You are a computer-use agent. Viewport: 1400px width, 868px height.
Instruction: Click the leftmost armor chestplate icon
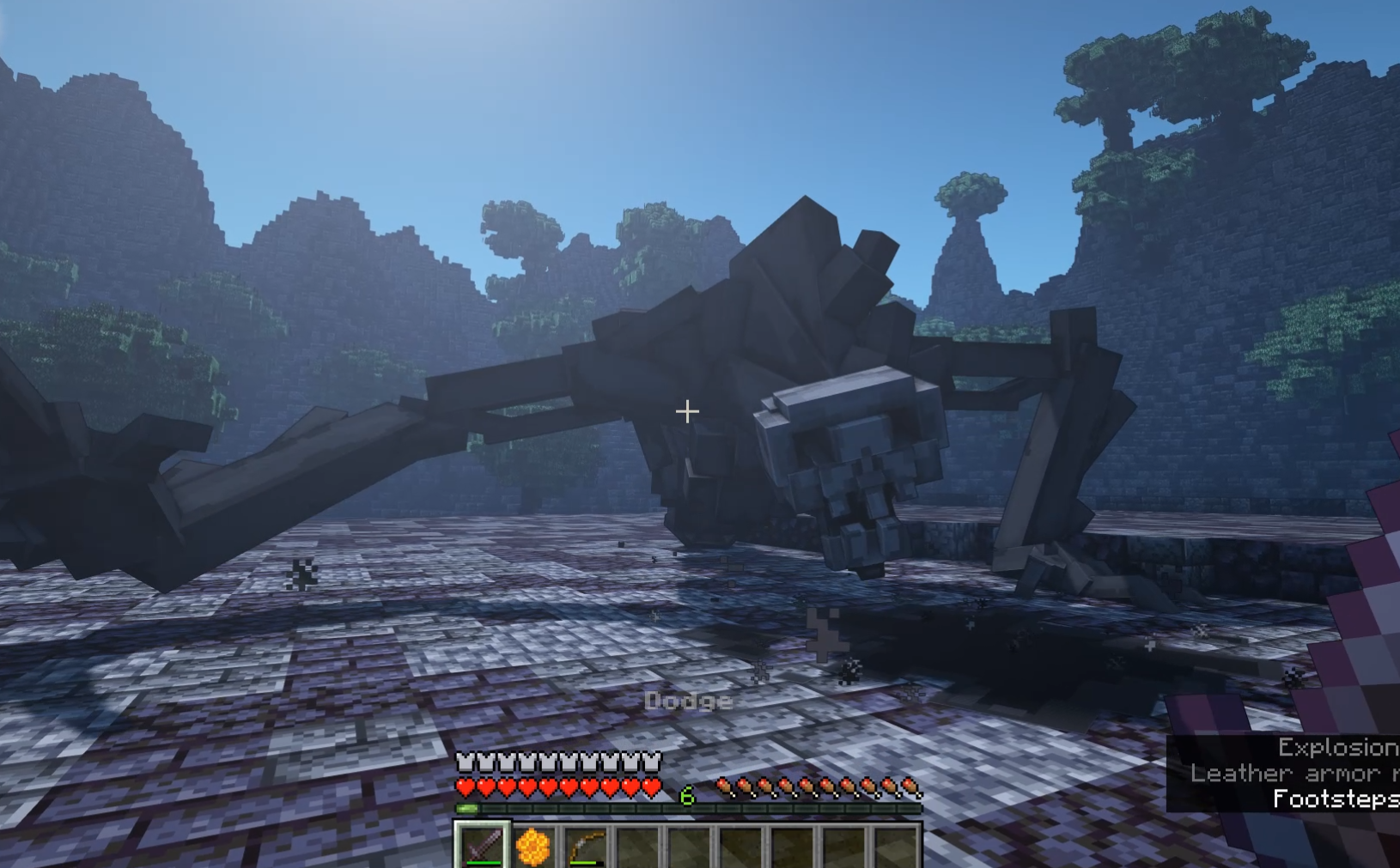tap(466, 761)
